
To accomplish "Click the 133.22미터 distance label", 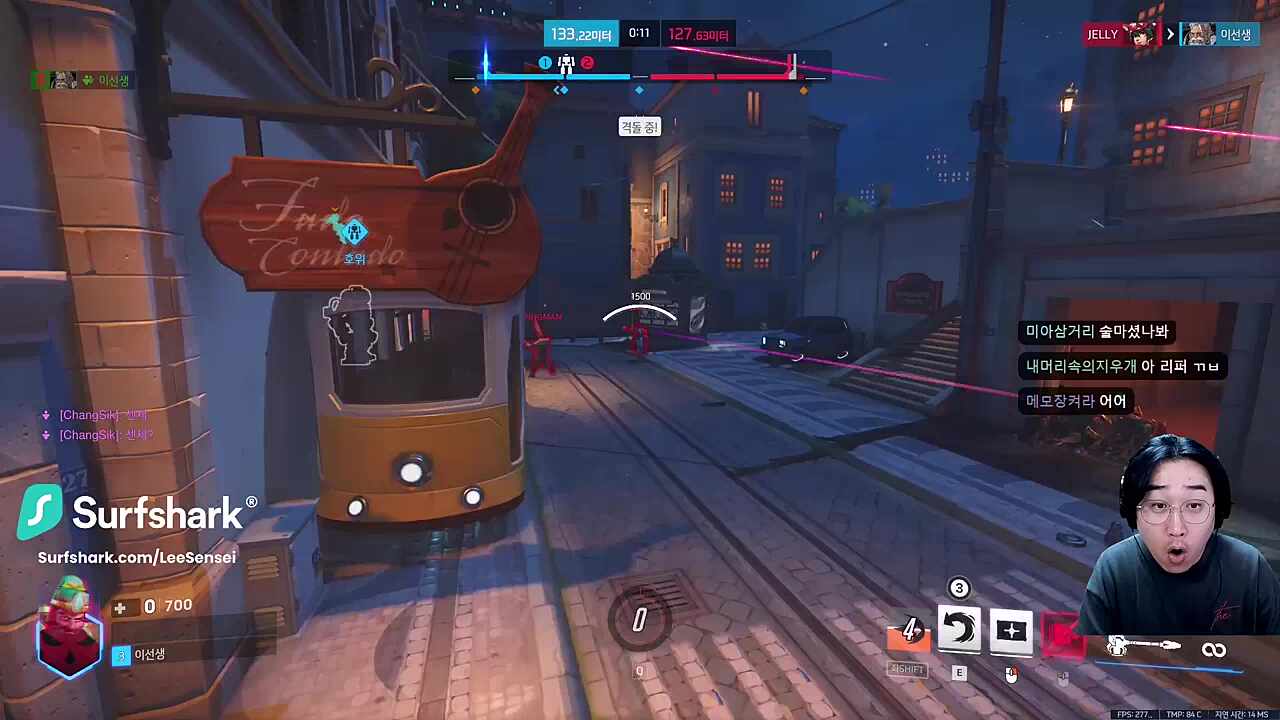I will [x=581, y=34].
